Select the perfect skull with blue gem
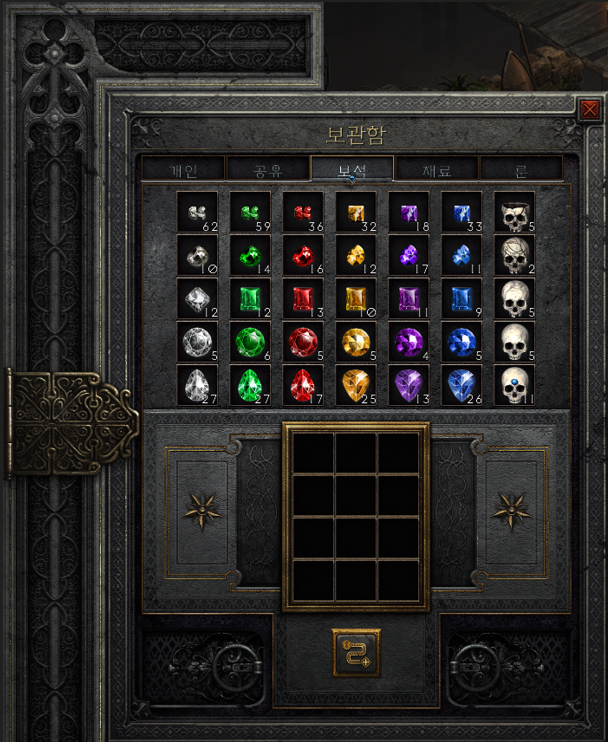This screenshot has width=608, height=742. point(514,385)
